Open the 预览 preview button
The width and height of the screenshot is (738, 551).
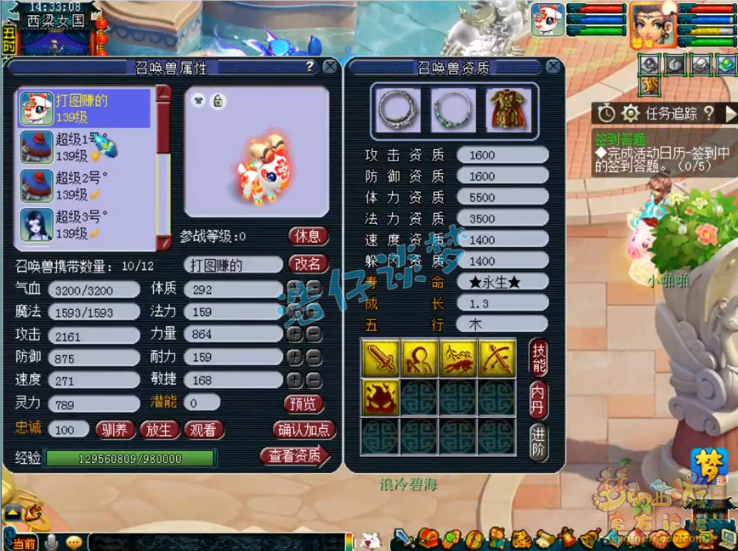(304, 403)
